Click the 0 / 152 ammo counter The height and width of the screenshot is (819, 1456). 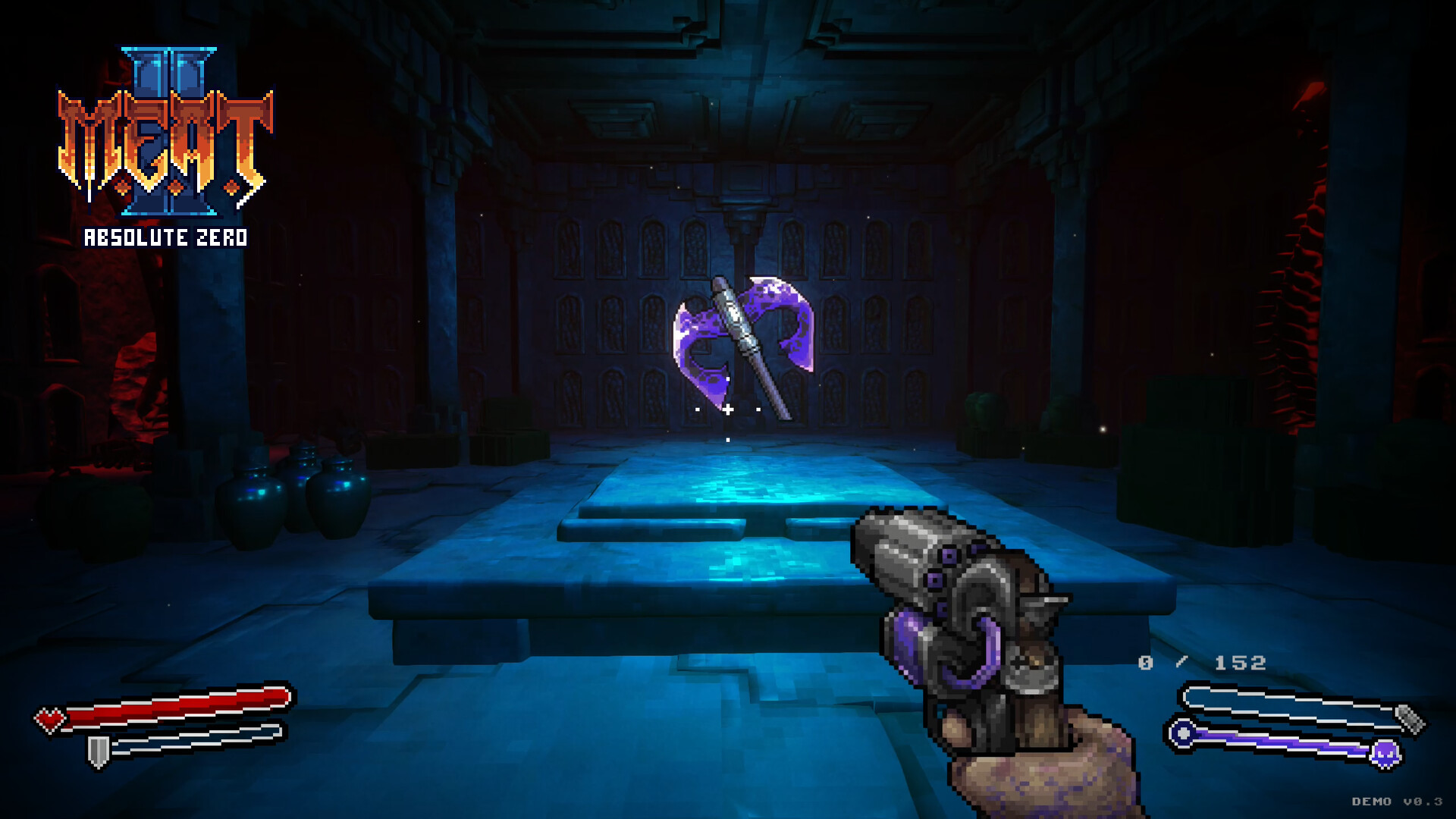(x=1201, y=661)
